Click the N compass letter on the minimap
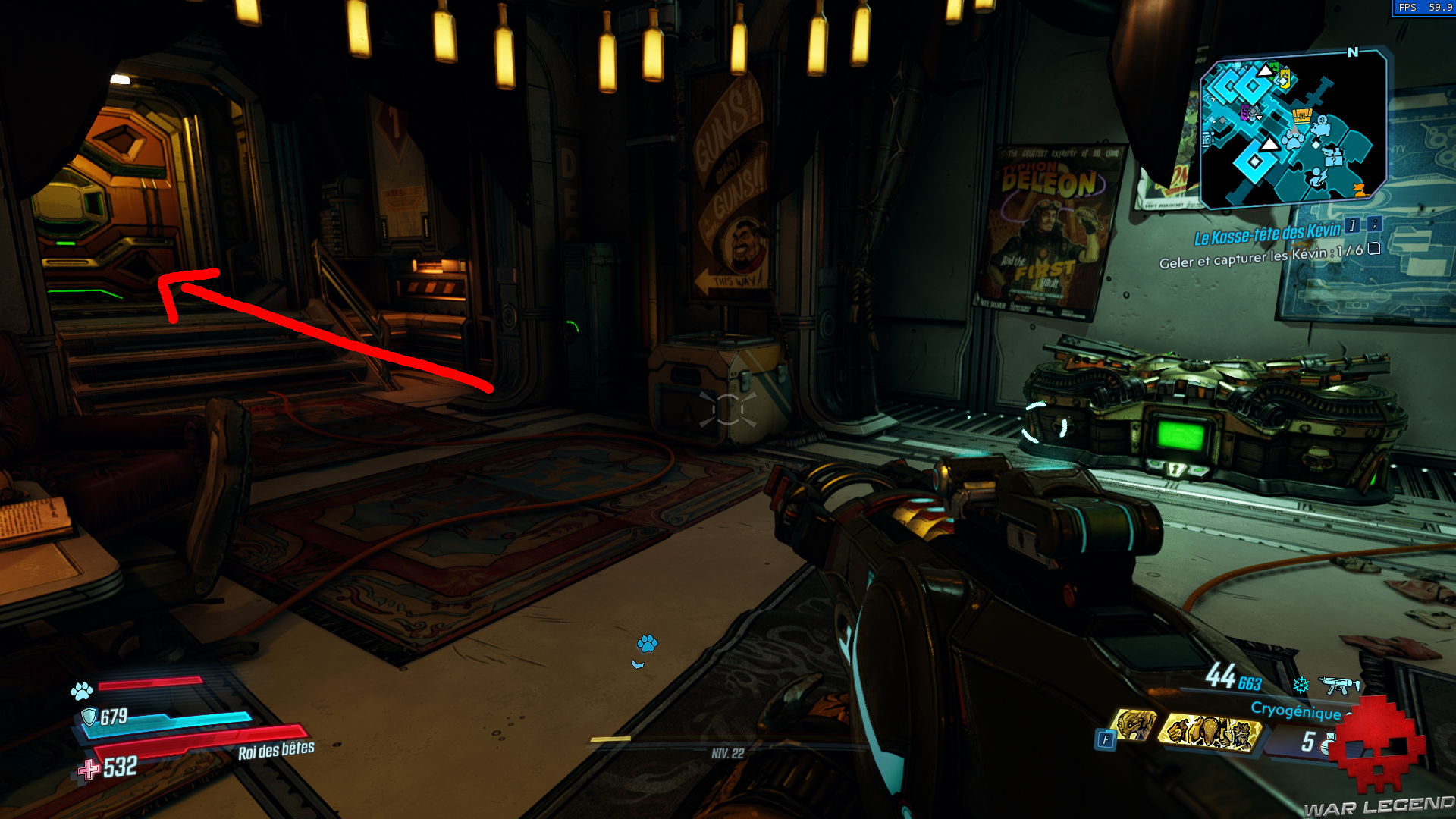Image resolution: width=1456 pixels, height=819 pixels. pos(1353,51)
